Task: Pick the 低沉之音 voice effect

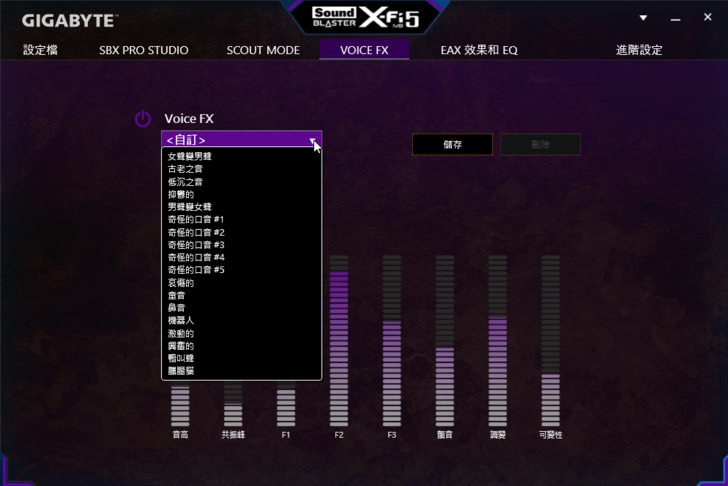Action: [x=185, y=182]
